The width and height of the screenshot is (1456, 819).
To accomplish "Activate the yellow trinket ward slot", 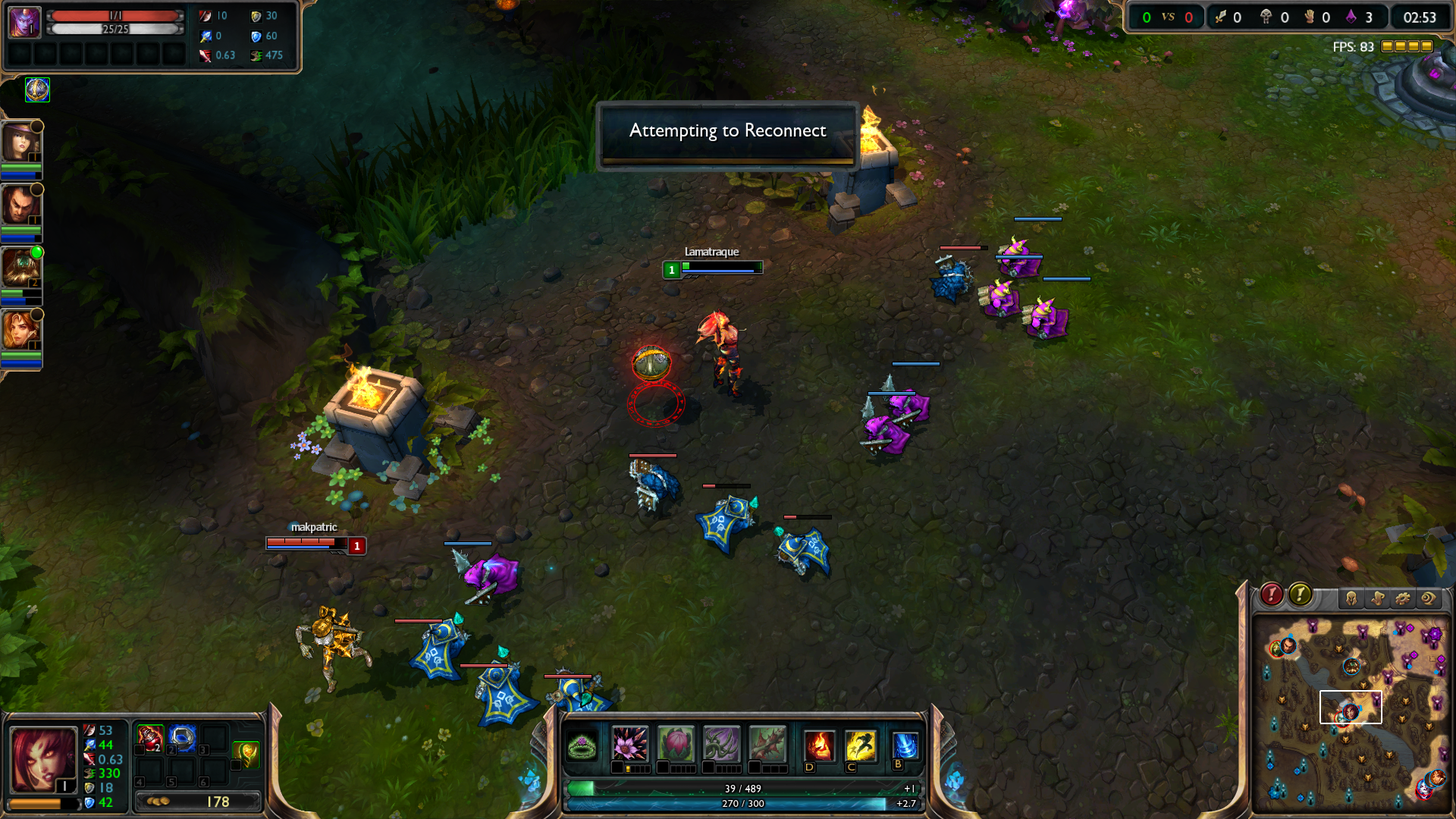I will coord(246,753).
